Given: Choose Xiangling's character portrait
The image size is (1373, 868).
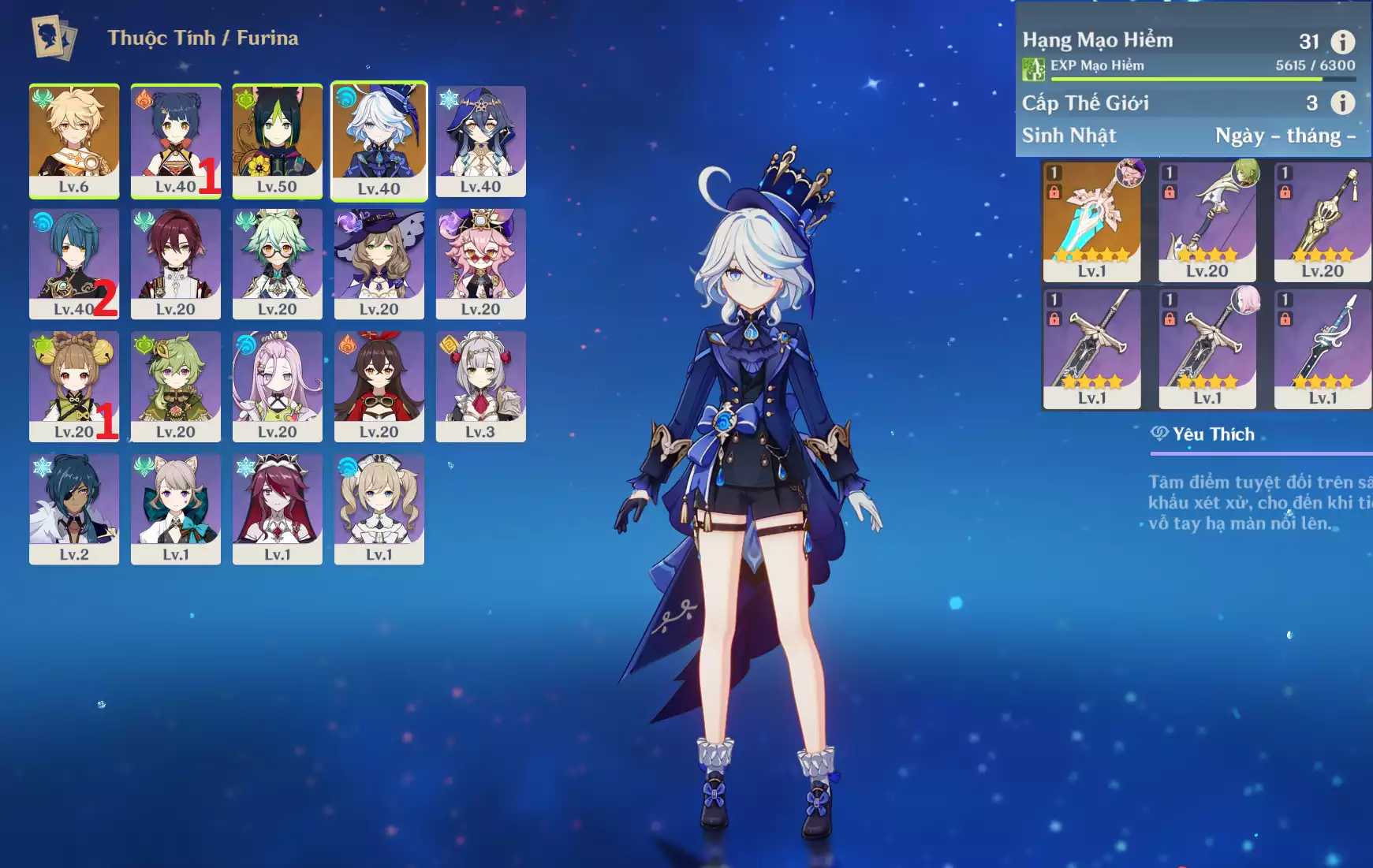Looking at the screenshot, I should click(x=175, y=140).
